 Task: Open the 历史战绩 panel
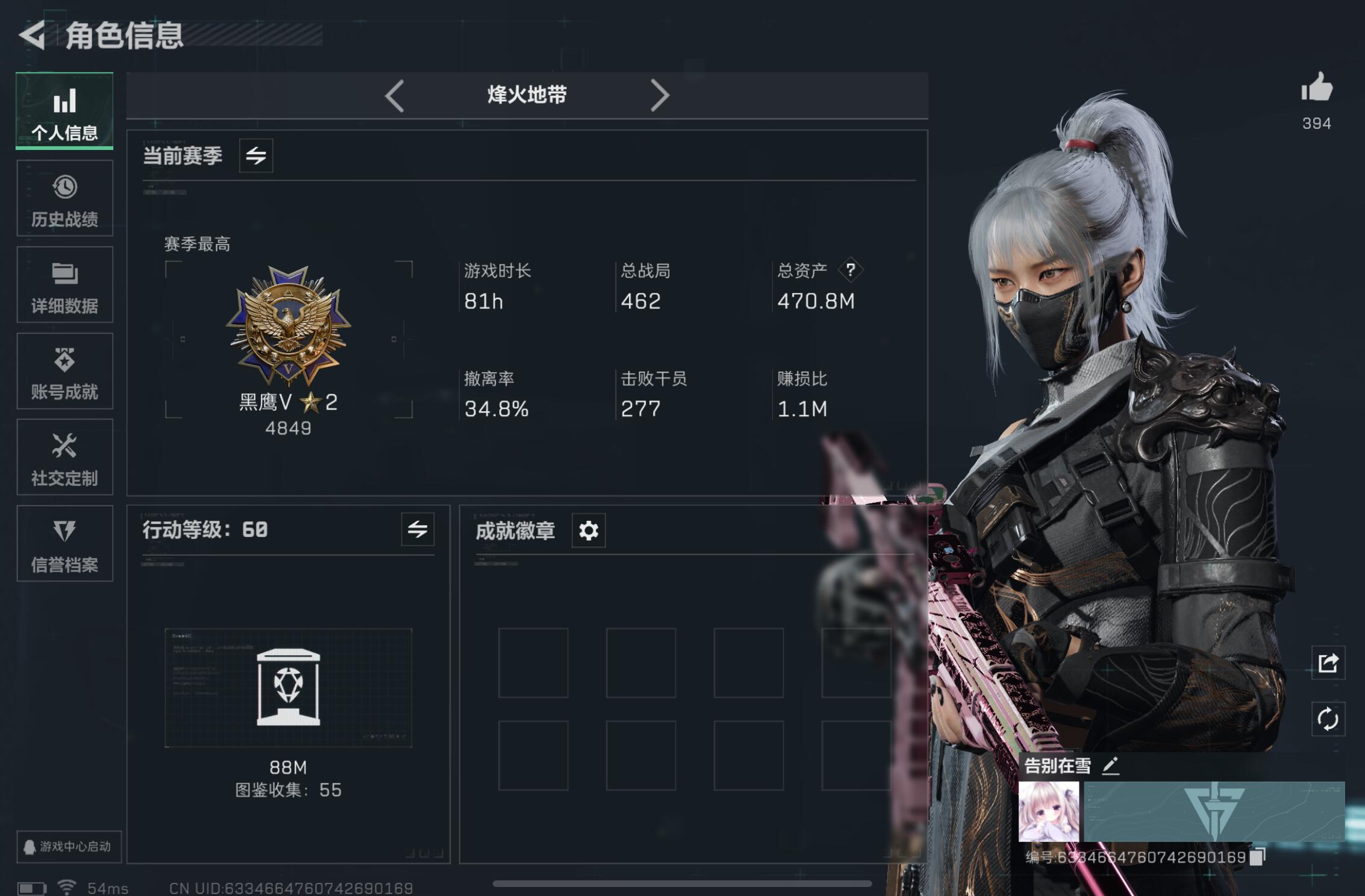point(64,199)
